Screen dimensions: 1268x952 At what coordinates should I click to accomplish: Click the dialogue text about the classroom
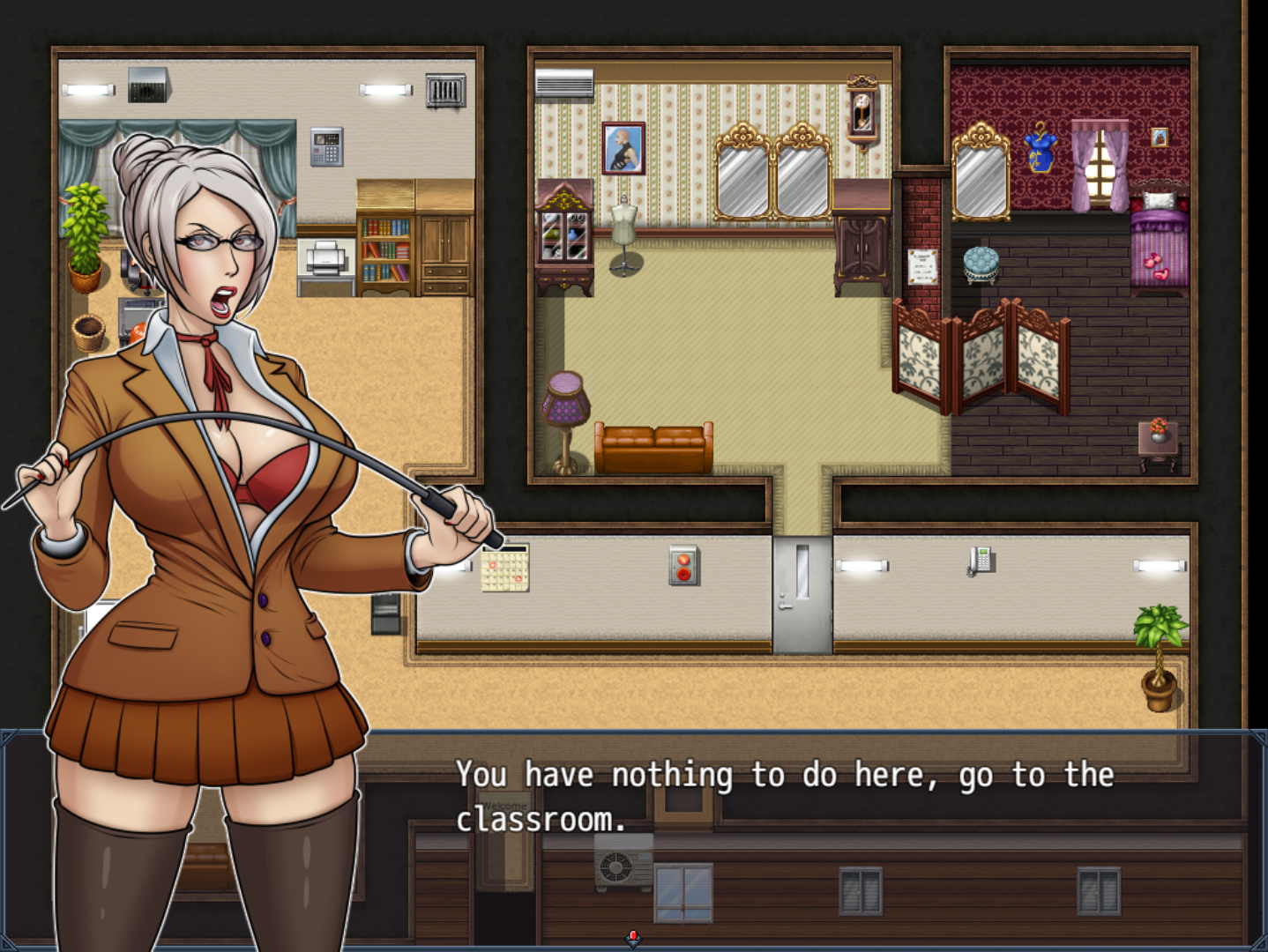click(x=785, y=798)
